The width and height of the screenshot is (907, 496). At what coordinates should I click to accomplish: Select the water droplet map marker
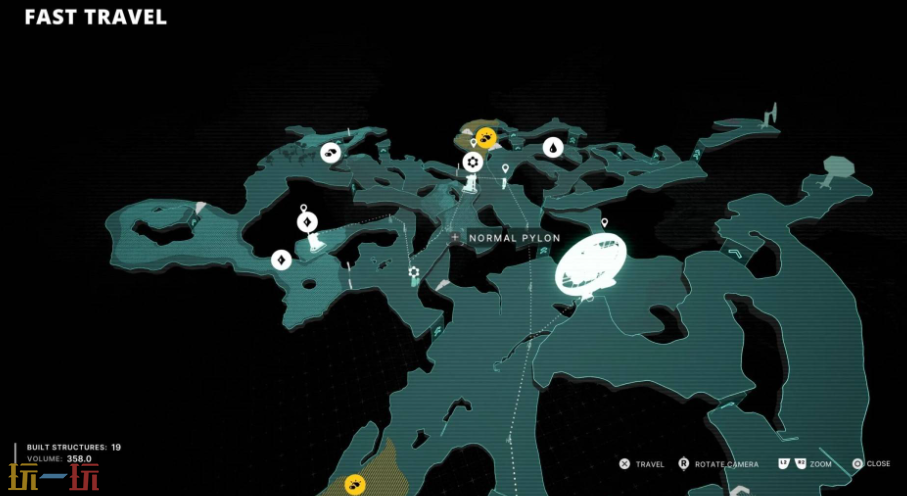553,148
